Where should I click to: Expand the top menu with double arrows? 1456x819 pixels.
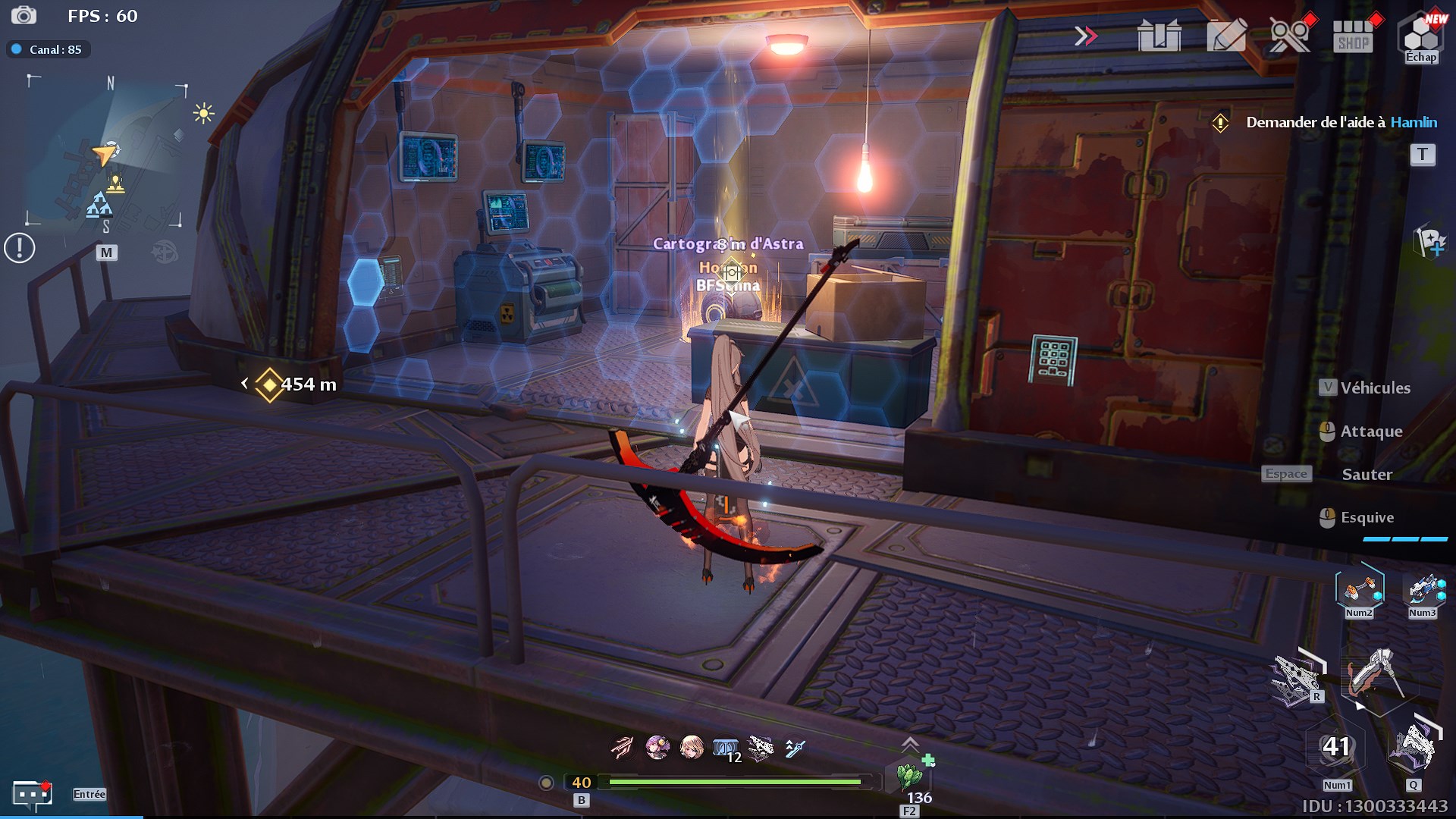coord(1085,36)
